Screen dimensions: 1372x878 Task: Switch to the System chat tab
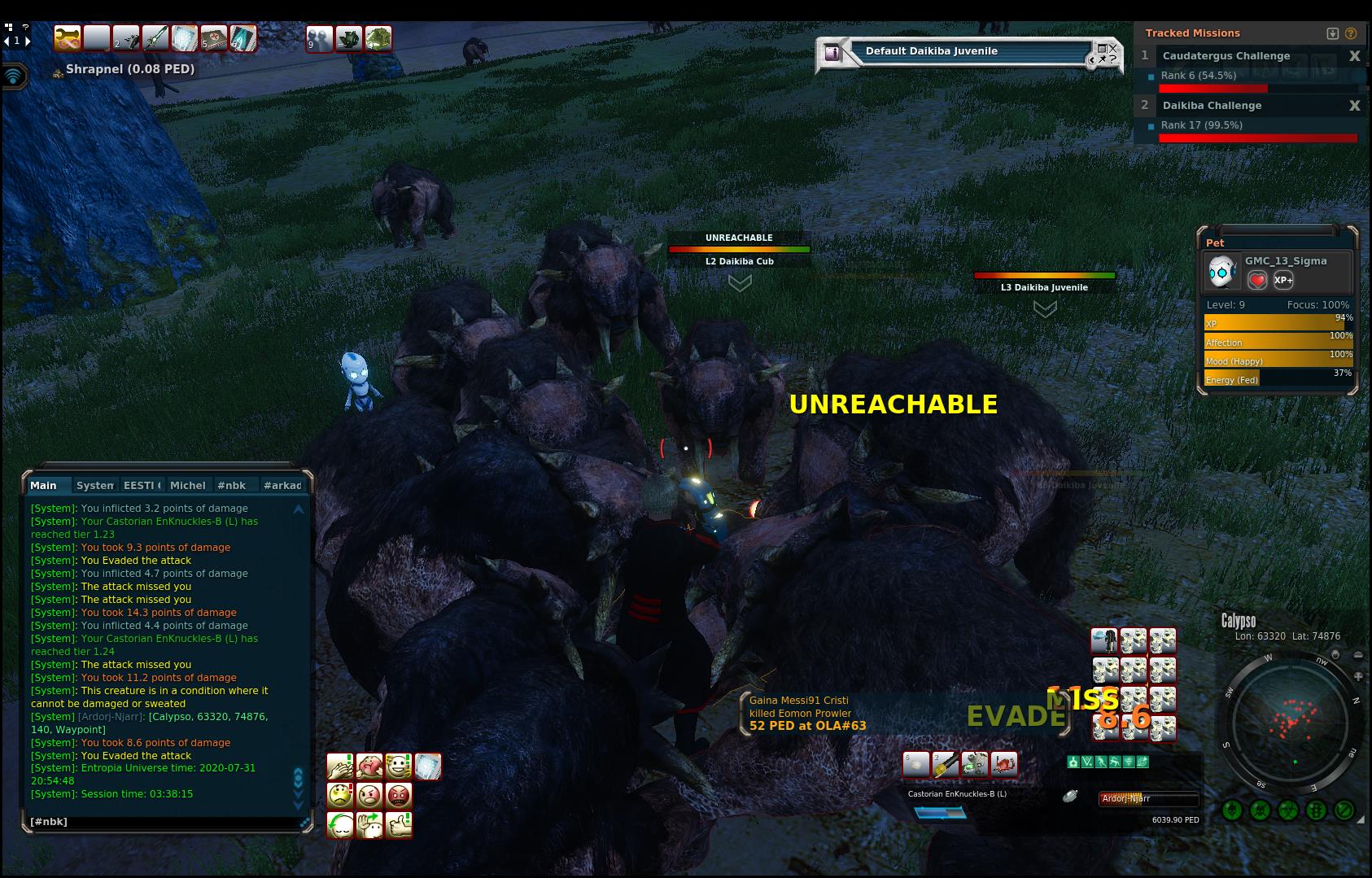click(x=94, y=485)
